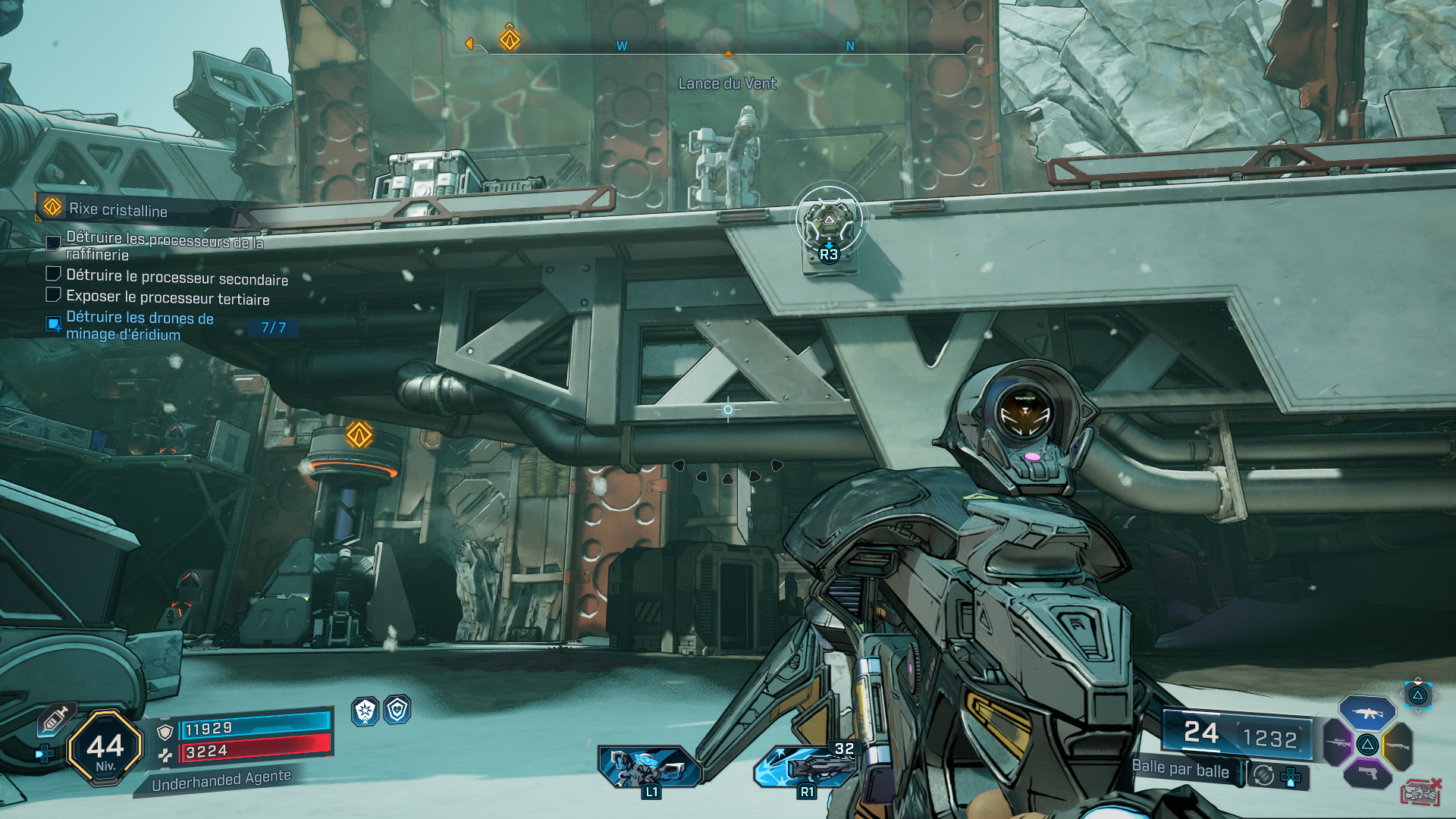1456x819 pixels.
Task: Choose the pistol weapon slot
Action: (x=1367, y=773)
